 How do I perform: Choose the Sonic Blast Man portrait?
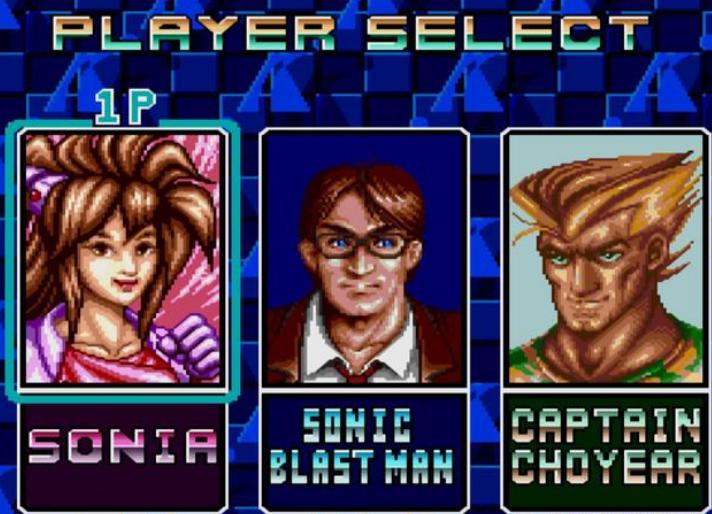pyautogui.click(x=363, y=258)
